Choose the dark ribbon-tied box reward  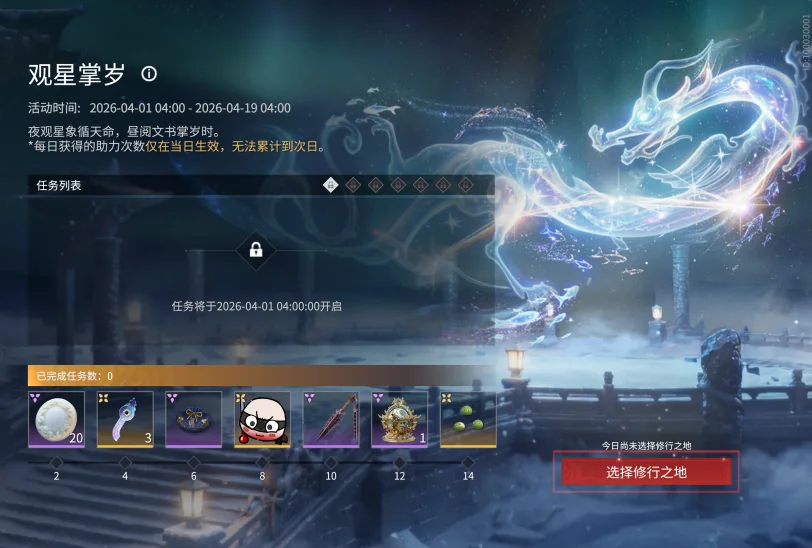[193, 418]
